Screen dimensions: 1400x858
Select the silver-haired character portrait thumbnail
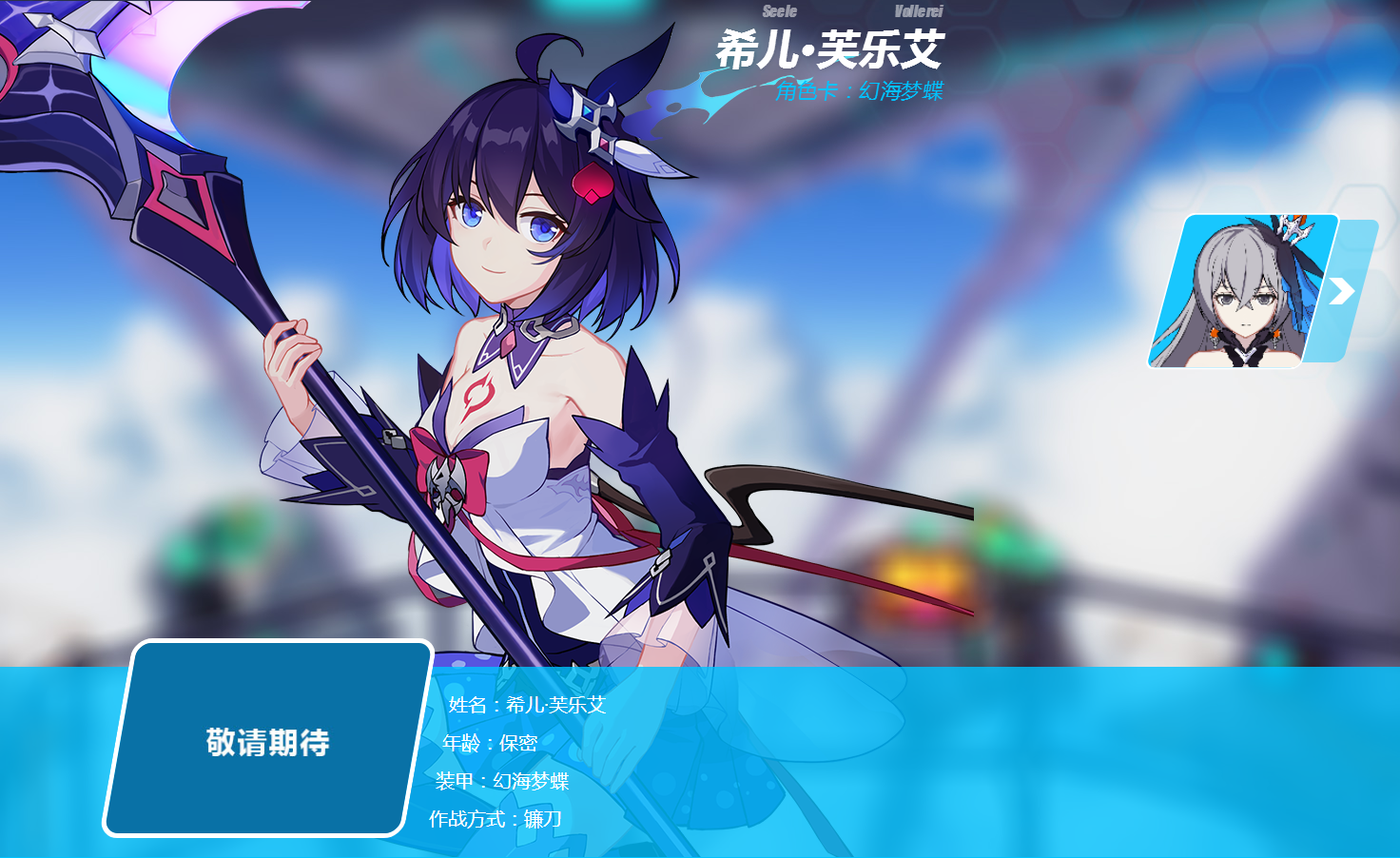click(x=1239, y=291)
